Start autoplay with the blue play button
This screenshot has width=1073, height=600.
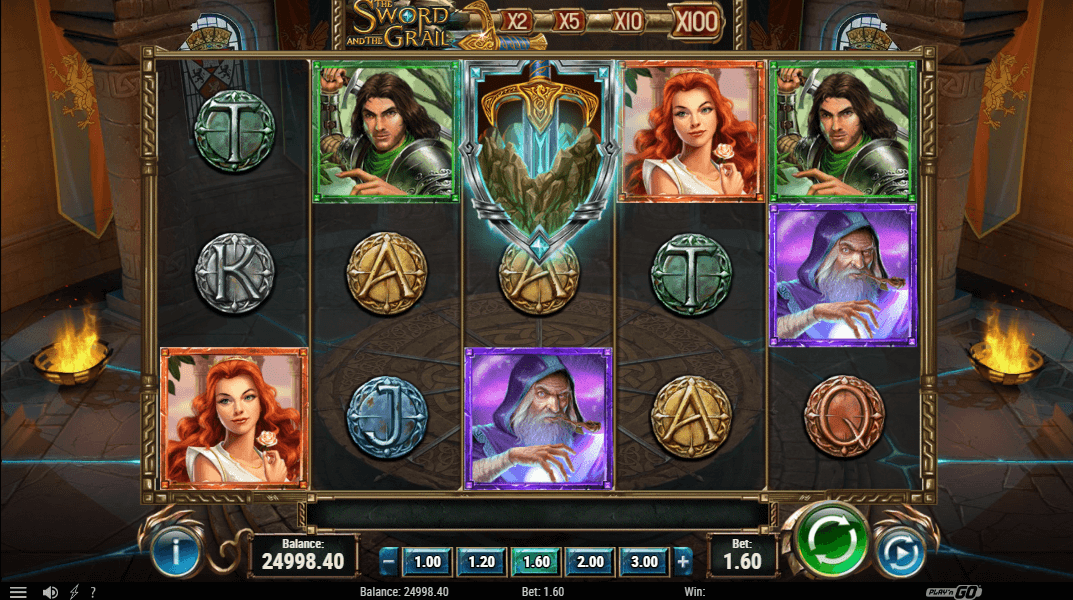(898, 553)
